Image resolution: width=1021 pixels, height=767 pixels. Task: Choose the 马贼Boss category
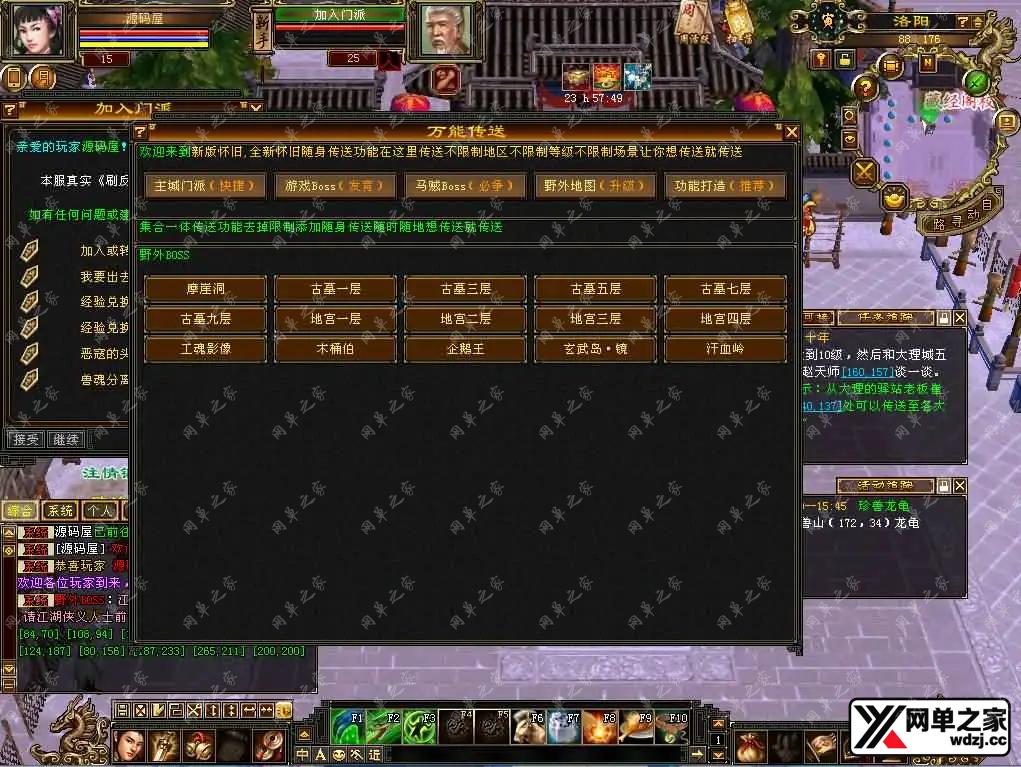pos(465,185)
